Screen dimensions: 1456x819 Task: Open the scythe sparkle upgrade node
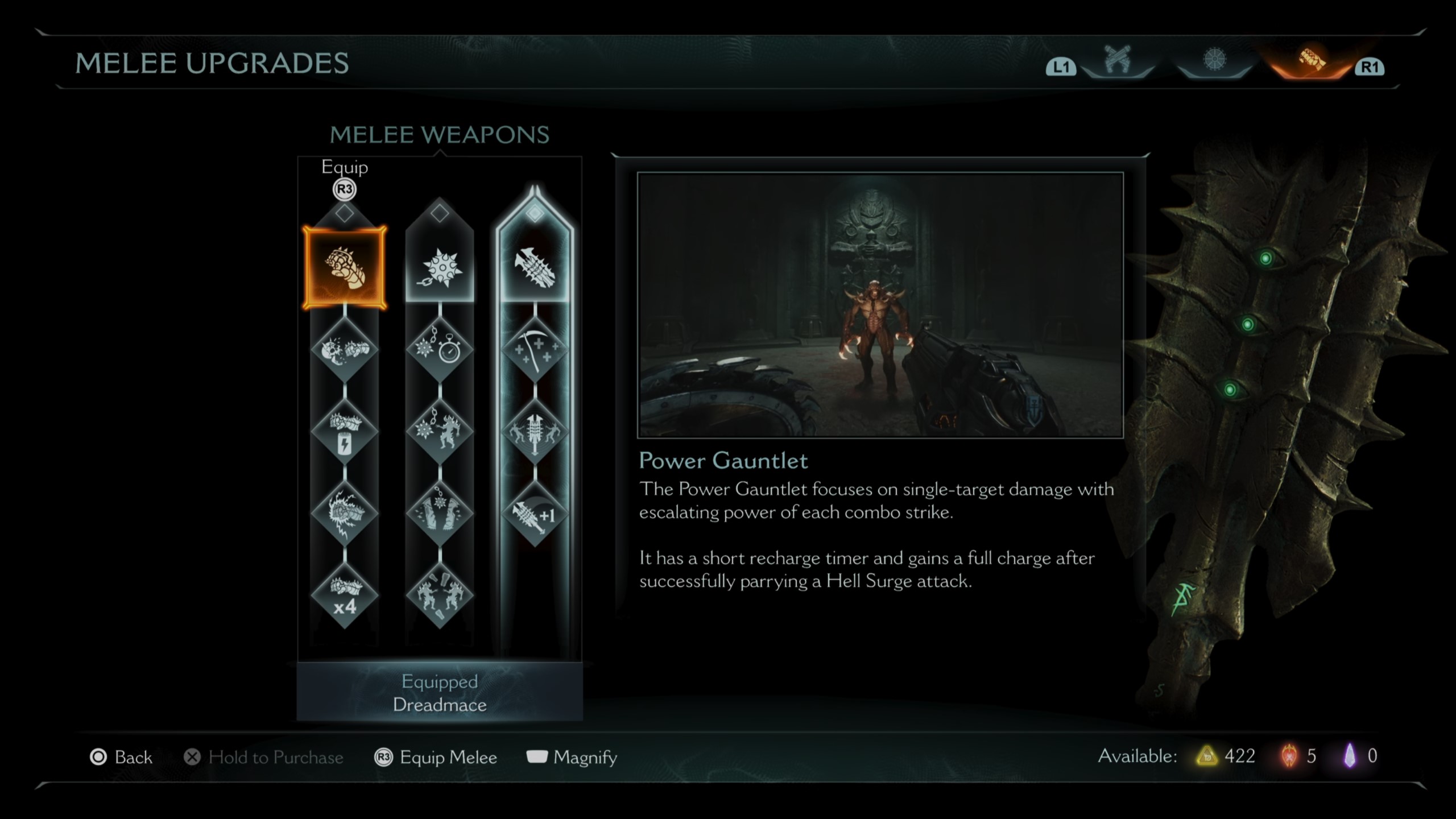(x=535, y=348)
